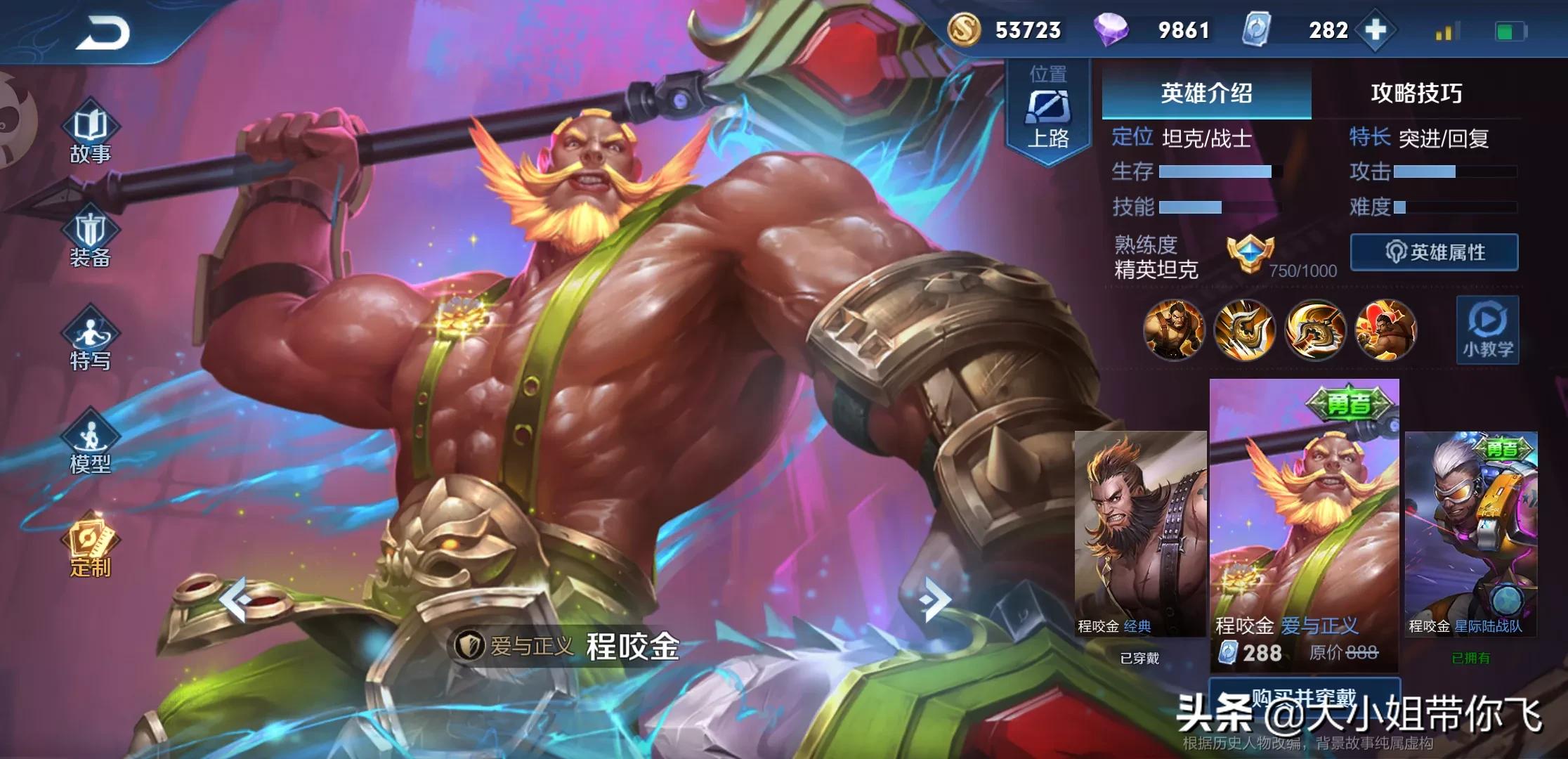This screenshot has width=1568, height=759.
Task: View the fourth skill icon with red background
Action: point(1385,329)
